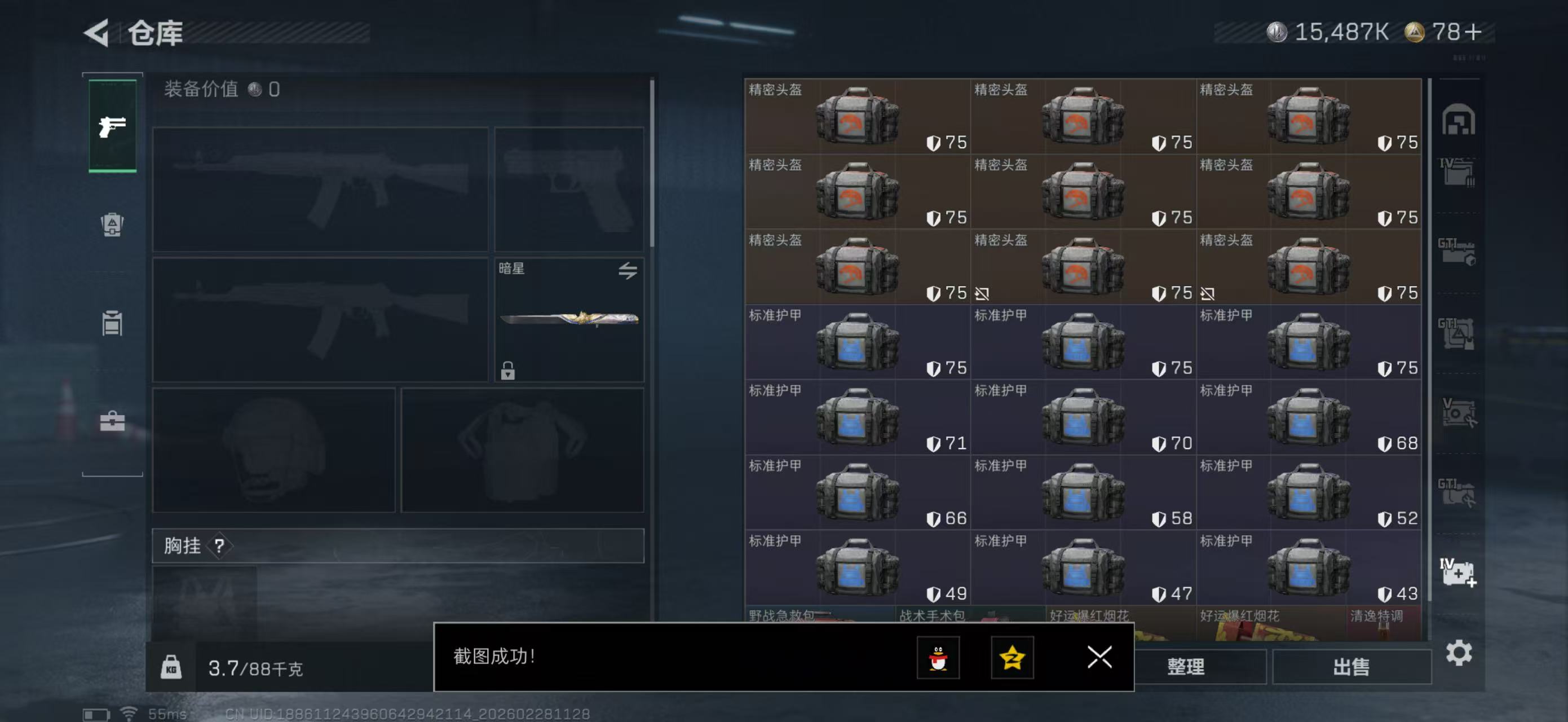Image resolution: width=1568 pixels, height=722 pixels.
Task: Click the helmet filter icon in right sidebar
Action: [x=1457, y=120]
